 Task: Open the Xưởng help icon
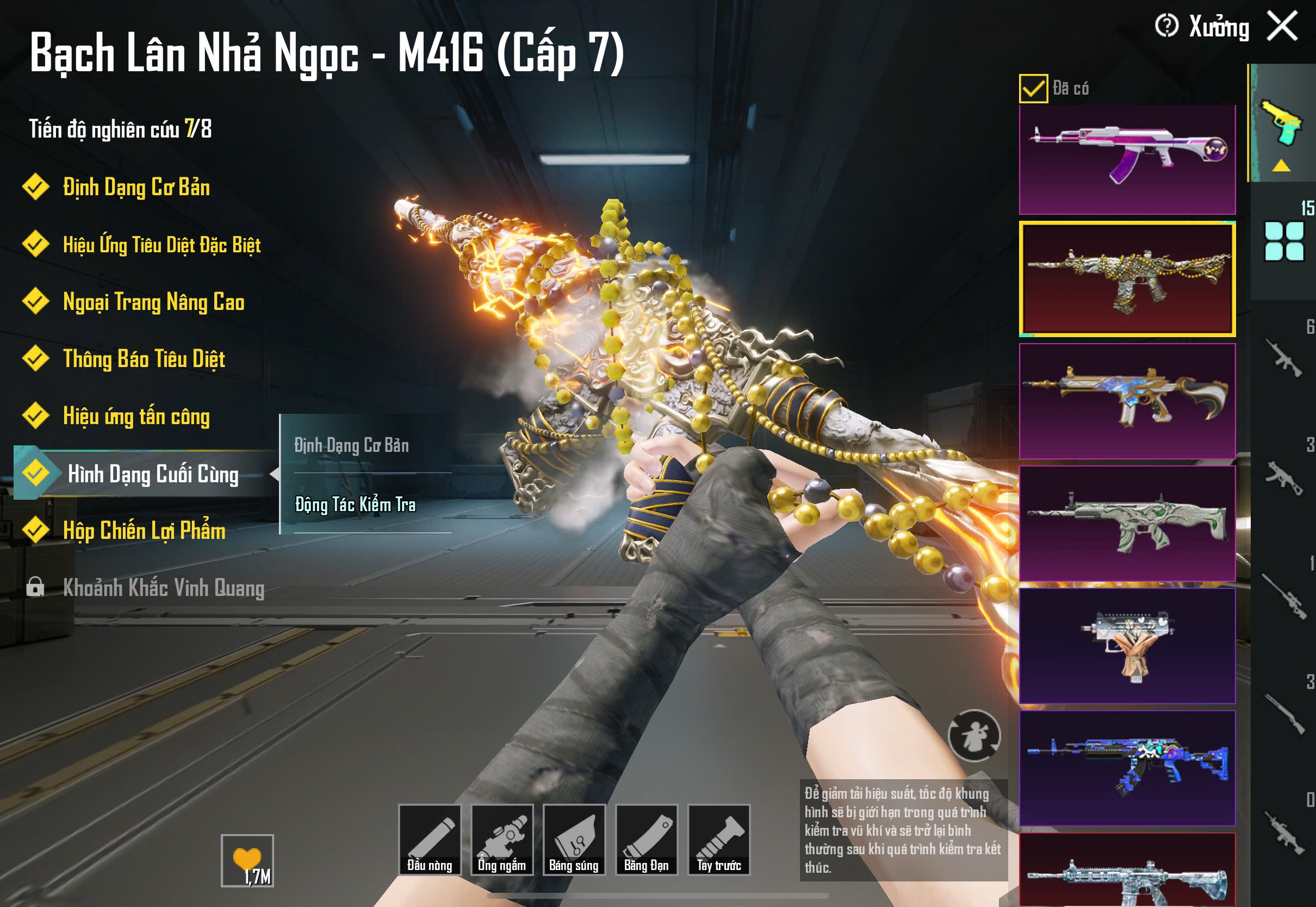(1166, 26)
